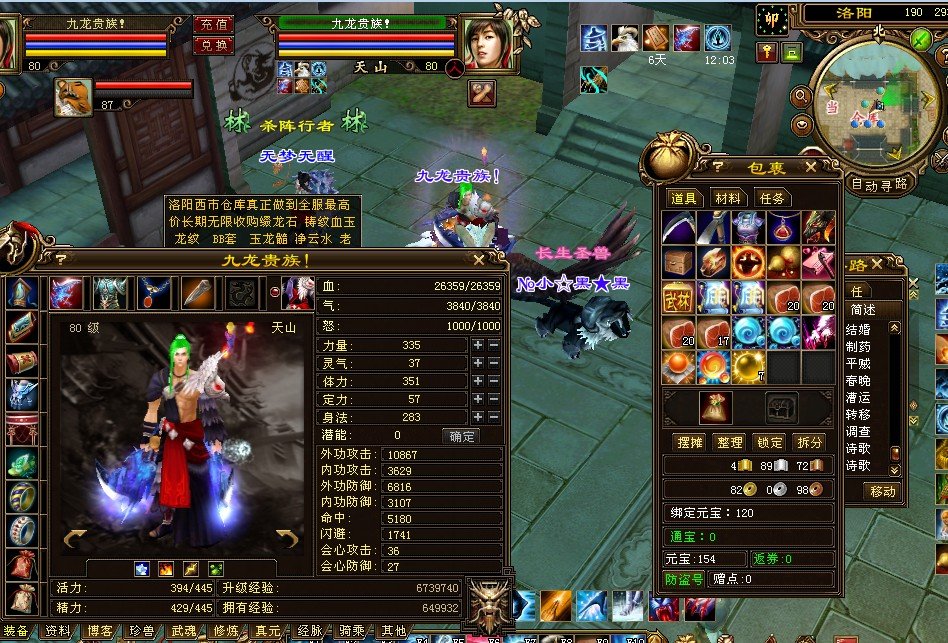Open the 任务 tab in the bag

click(x=771, y=198)
